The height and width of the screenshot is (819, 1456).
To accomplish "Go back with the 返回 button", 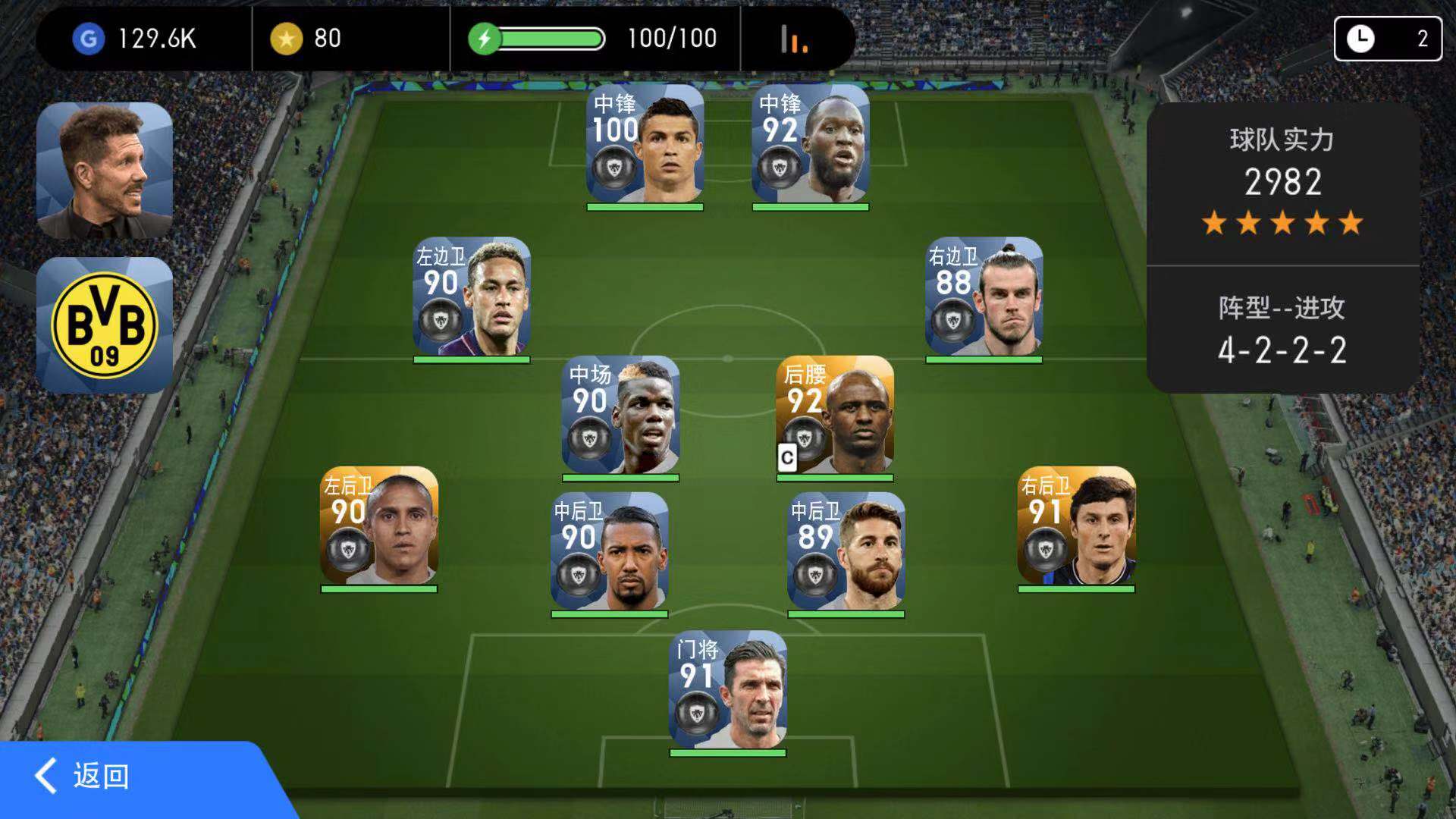I will click(83, 777).
